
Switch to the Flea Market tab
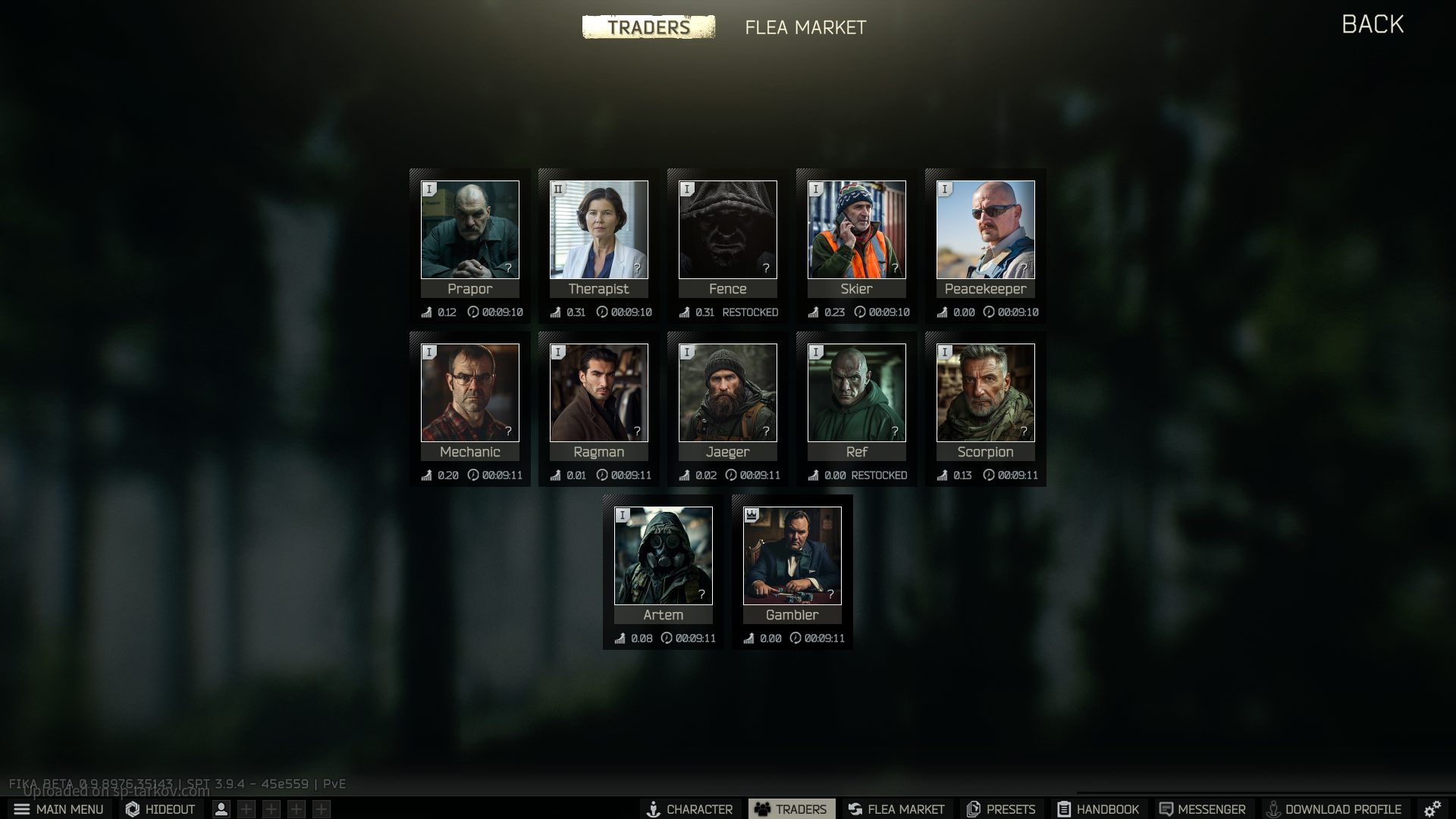805,27
